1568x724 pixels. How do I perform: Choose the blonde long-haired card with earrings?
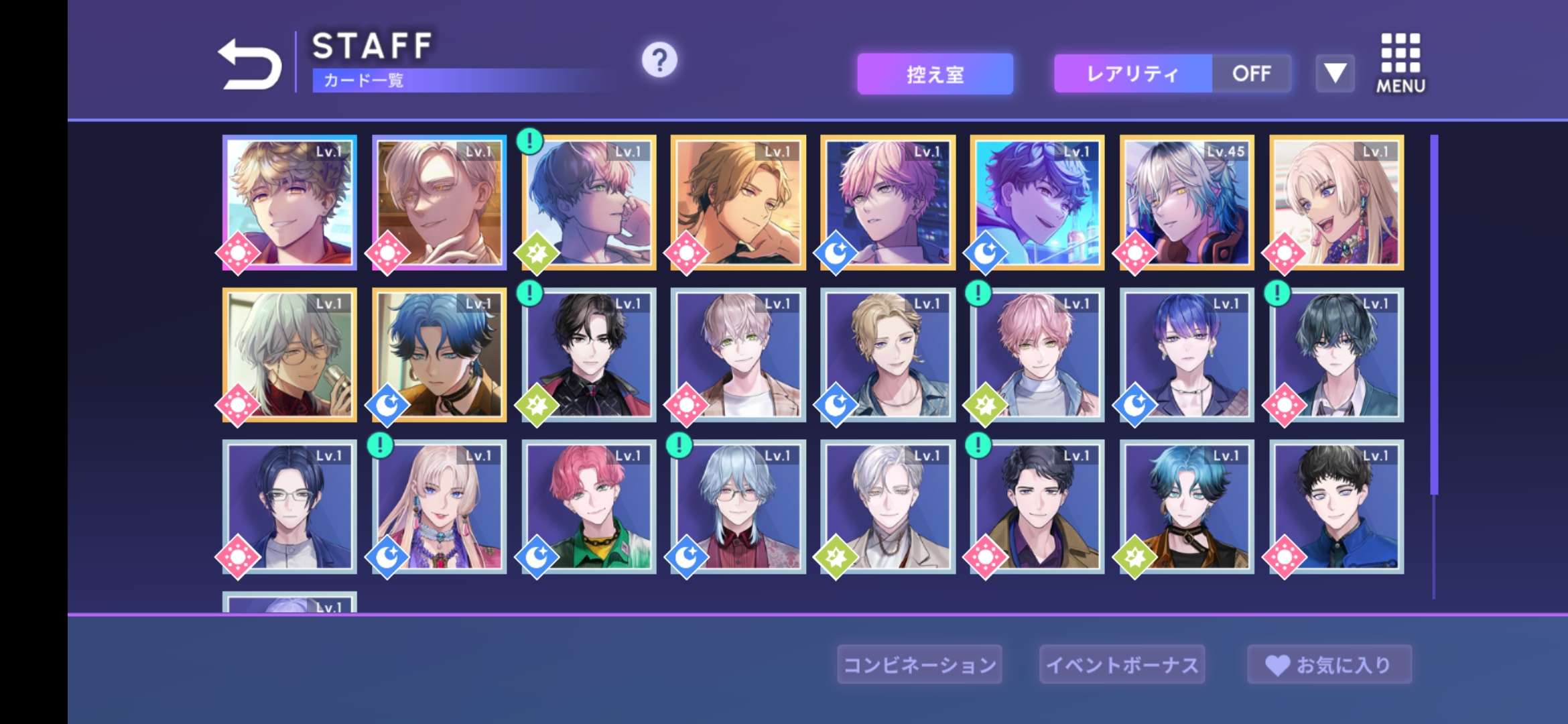click(1336, 202)
